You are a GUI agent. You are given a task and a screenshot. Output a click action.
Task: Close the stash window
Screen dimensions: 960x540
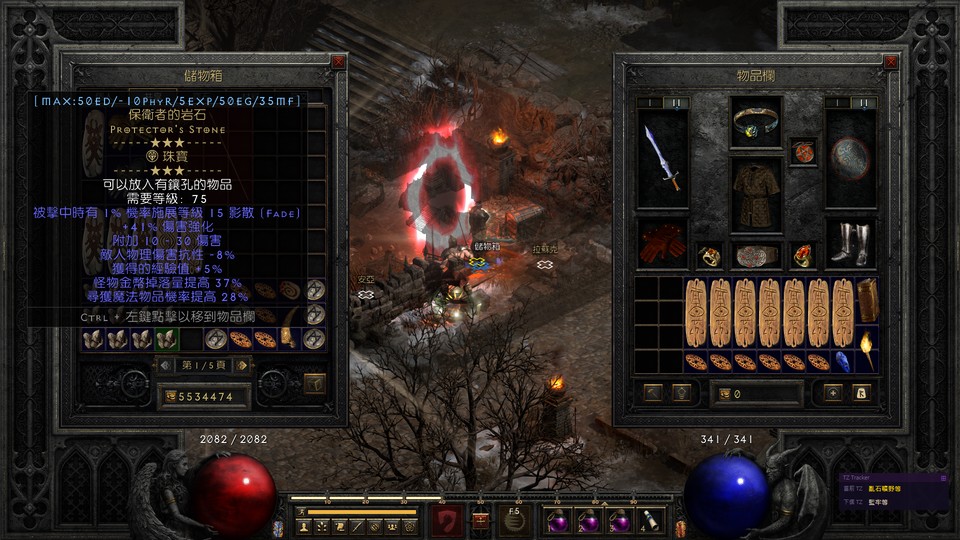338,62
